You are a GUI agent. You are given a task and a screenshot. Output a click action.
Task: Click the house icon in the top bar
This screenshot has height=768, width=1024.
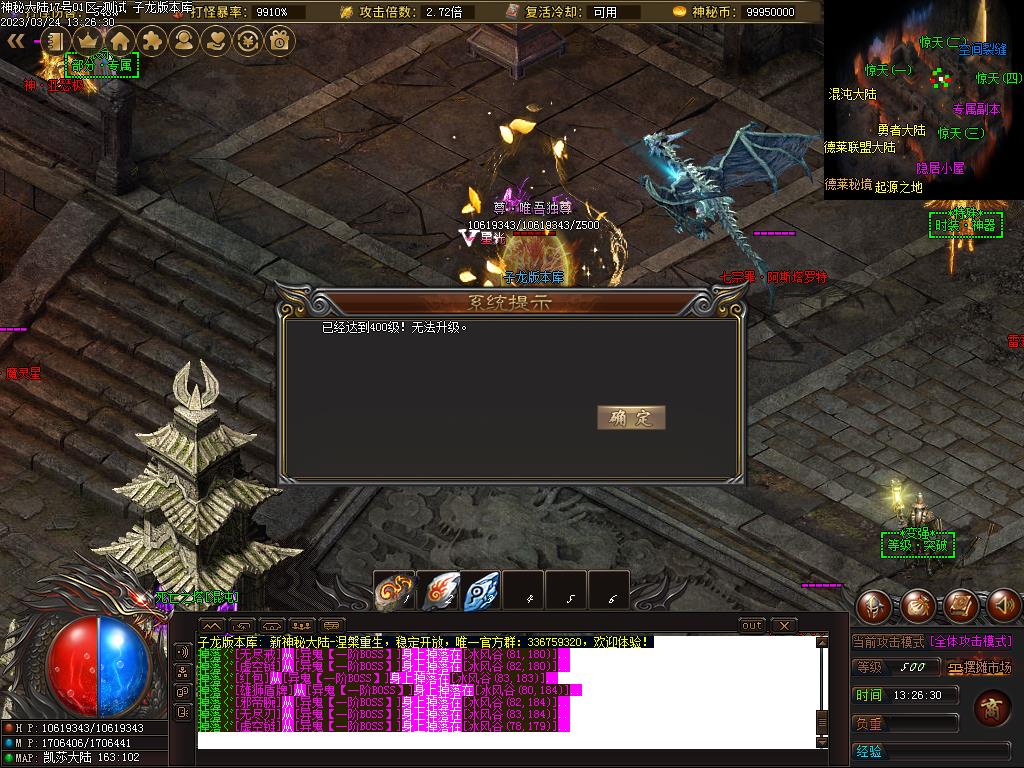[x=120, y=41]
